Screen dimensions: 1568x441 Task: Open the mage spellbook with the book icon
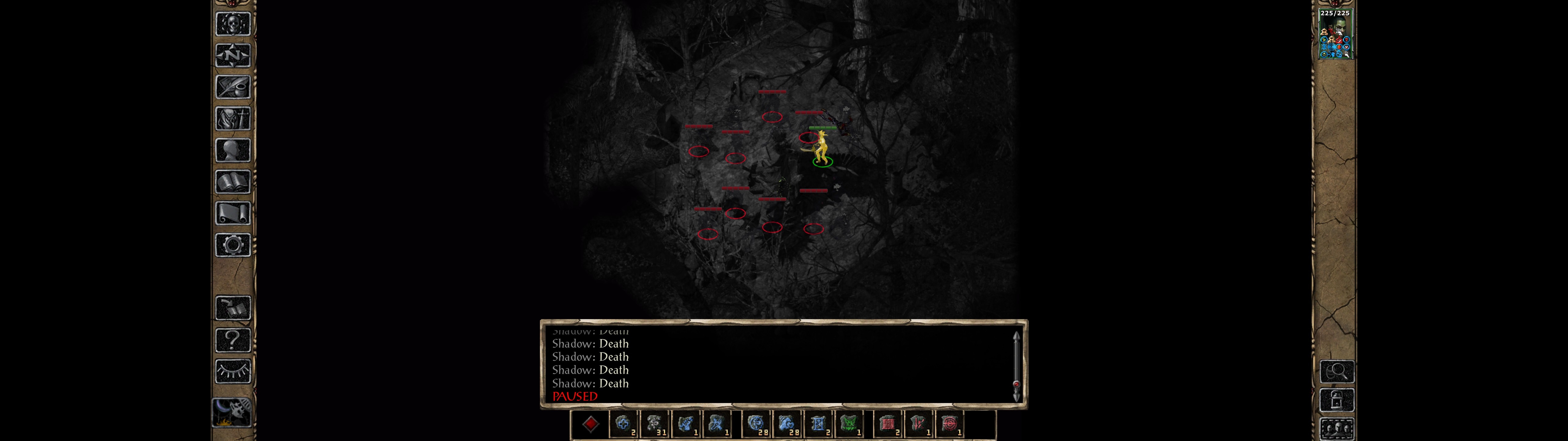[233, 182]
